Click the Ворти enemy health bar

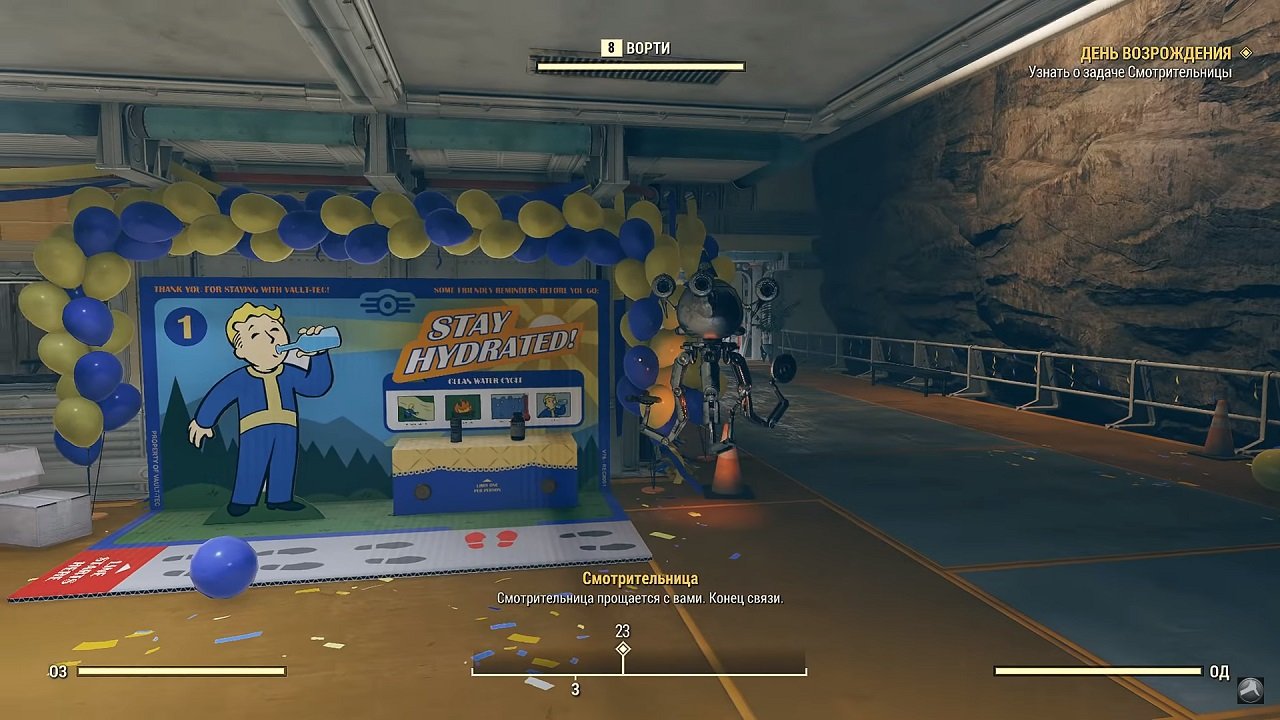[640, 66]
